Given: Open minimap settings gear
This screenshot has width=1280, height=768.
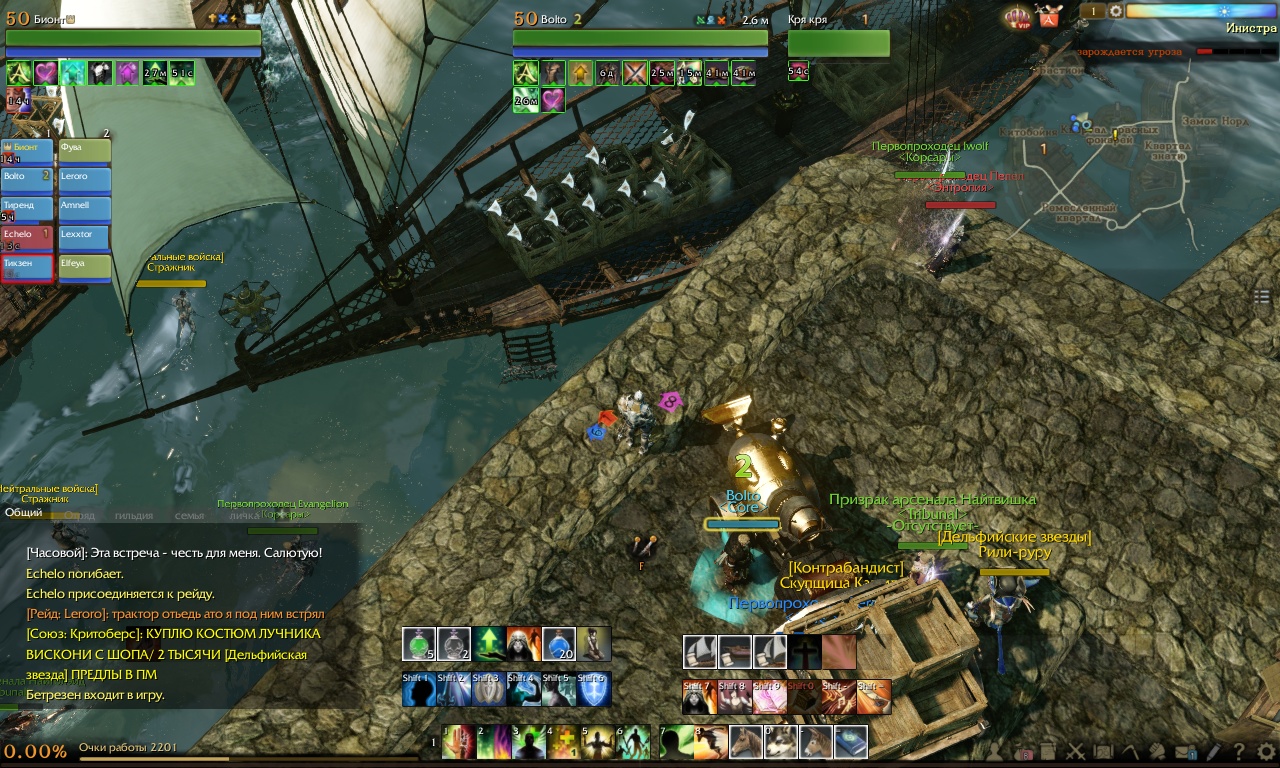Looking at the screenshot, I should (1116, 11).
